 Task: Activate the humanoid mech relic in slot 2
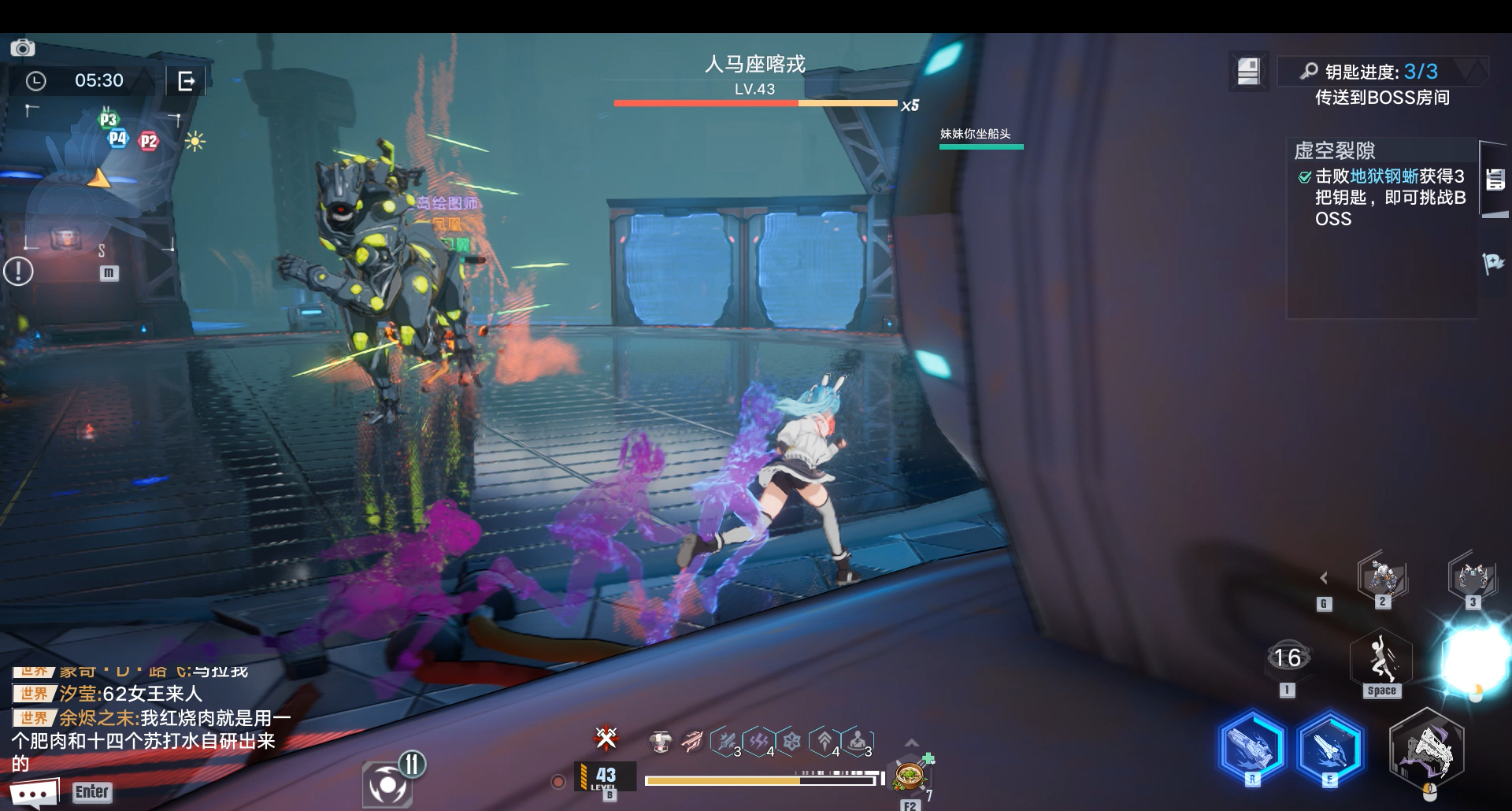coord(1382,578)
